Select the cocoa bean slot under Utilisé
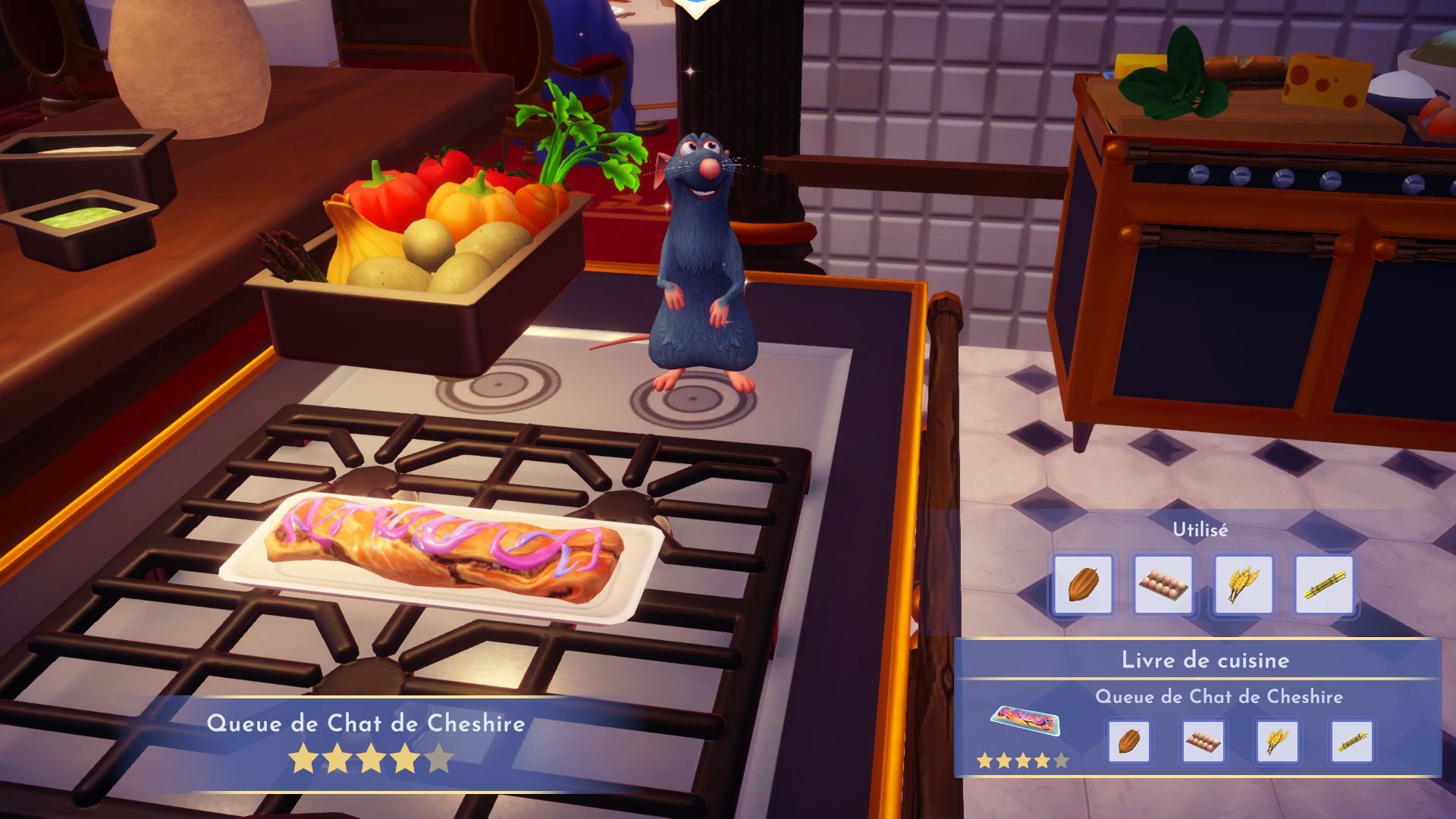Viewport: 1456px width, 819px height. pyautogui.click(x=1082, y=584)
